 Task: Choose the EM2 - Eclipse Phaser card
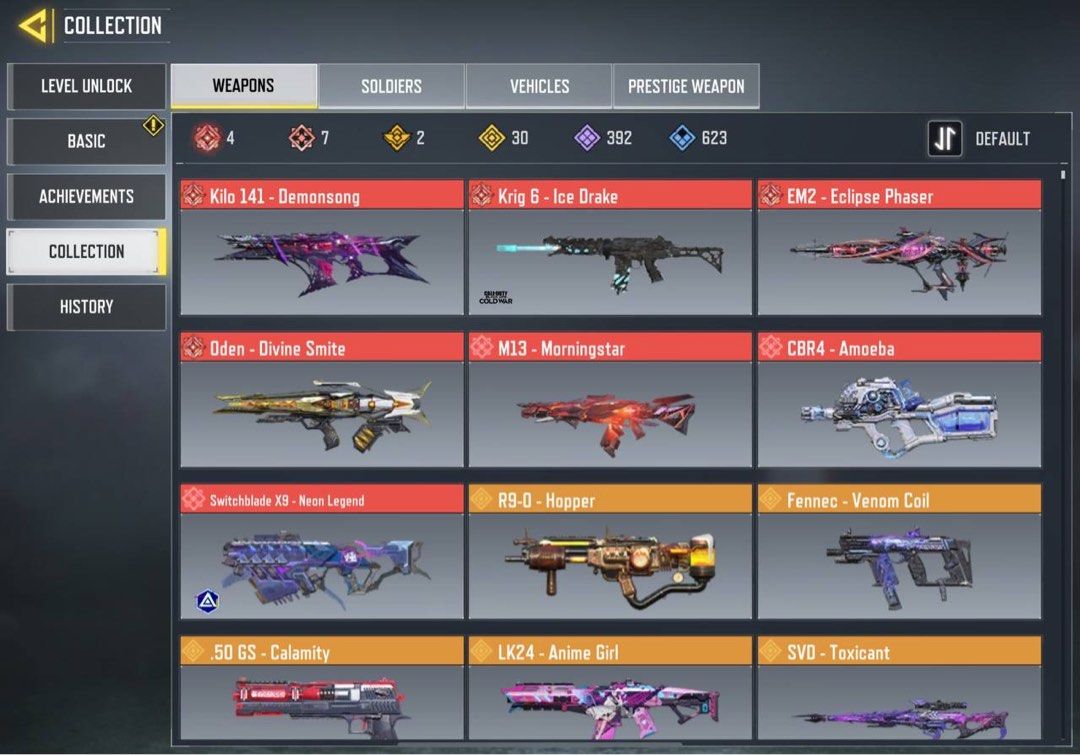[x=899, y=248]
